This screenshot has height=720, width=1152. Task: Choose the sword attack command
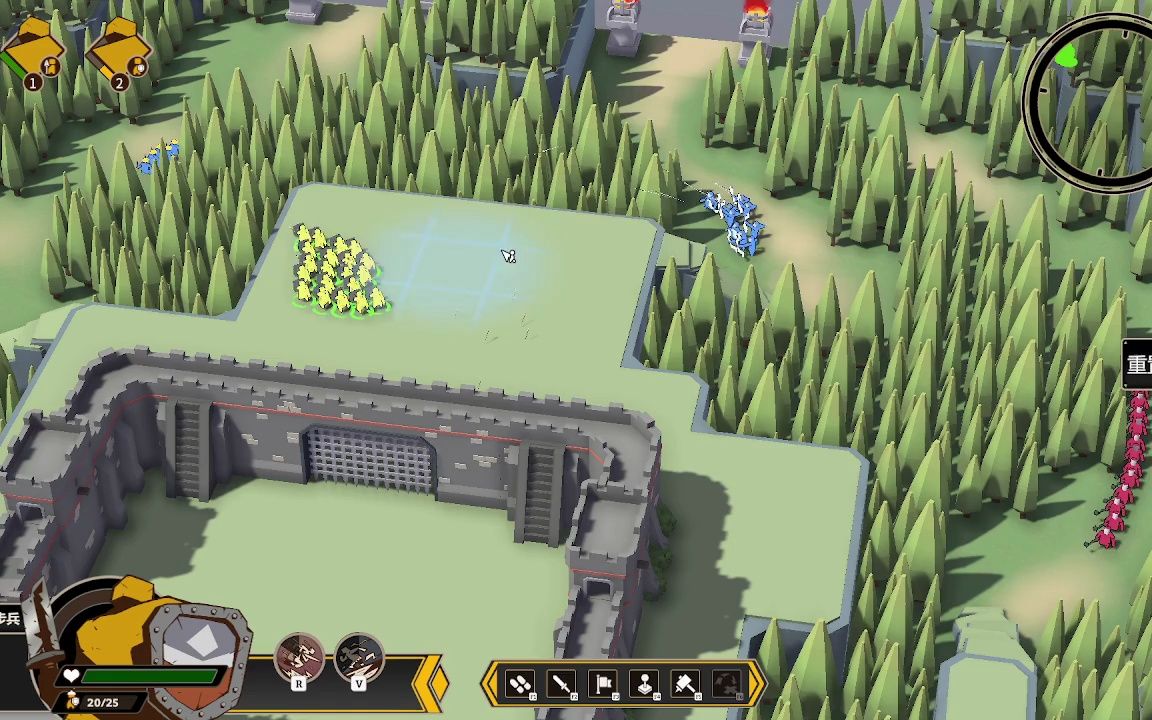pos(562,684)
